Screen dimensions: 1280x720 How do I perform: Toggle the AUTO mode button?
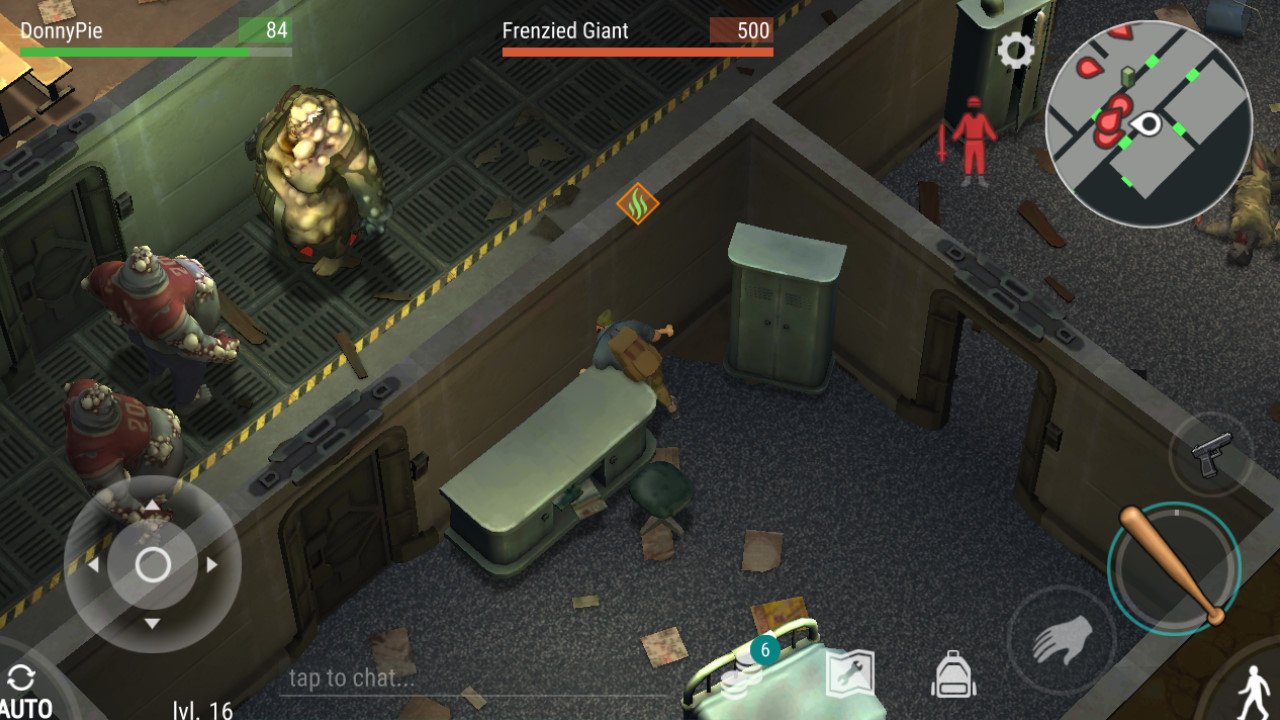(24, 690)
